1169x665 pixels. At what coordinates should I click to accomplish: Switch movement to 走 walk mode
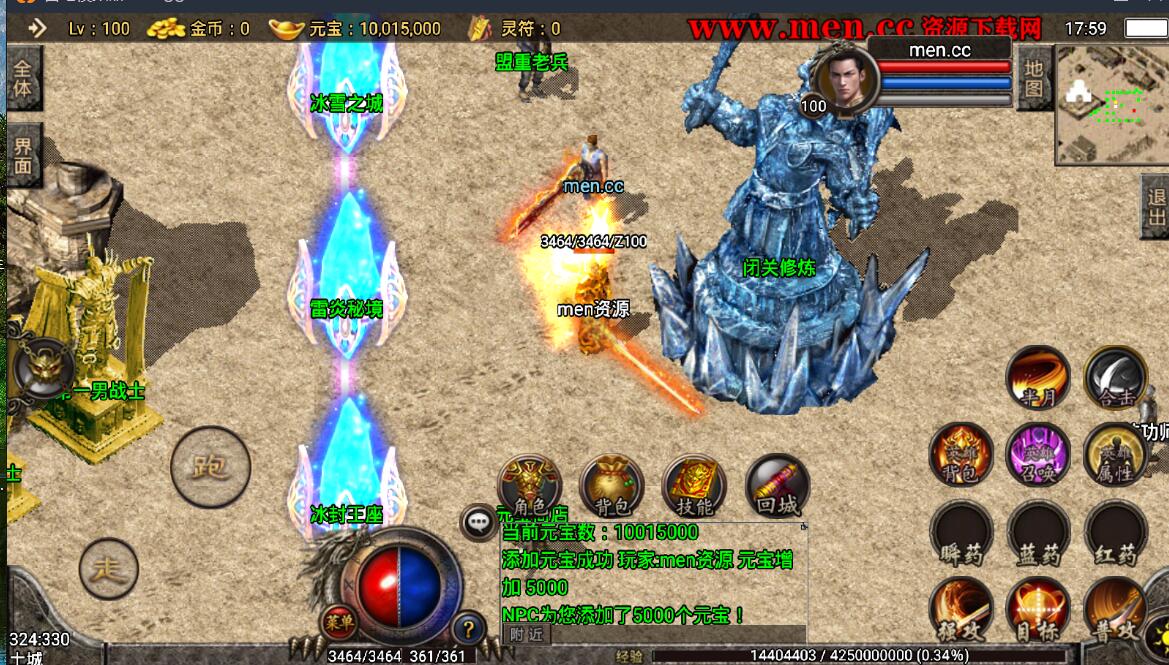109,569
